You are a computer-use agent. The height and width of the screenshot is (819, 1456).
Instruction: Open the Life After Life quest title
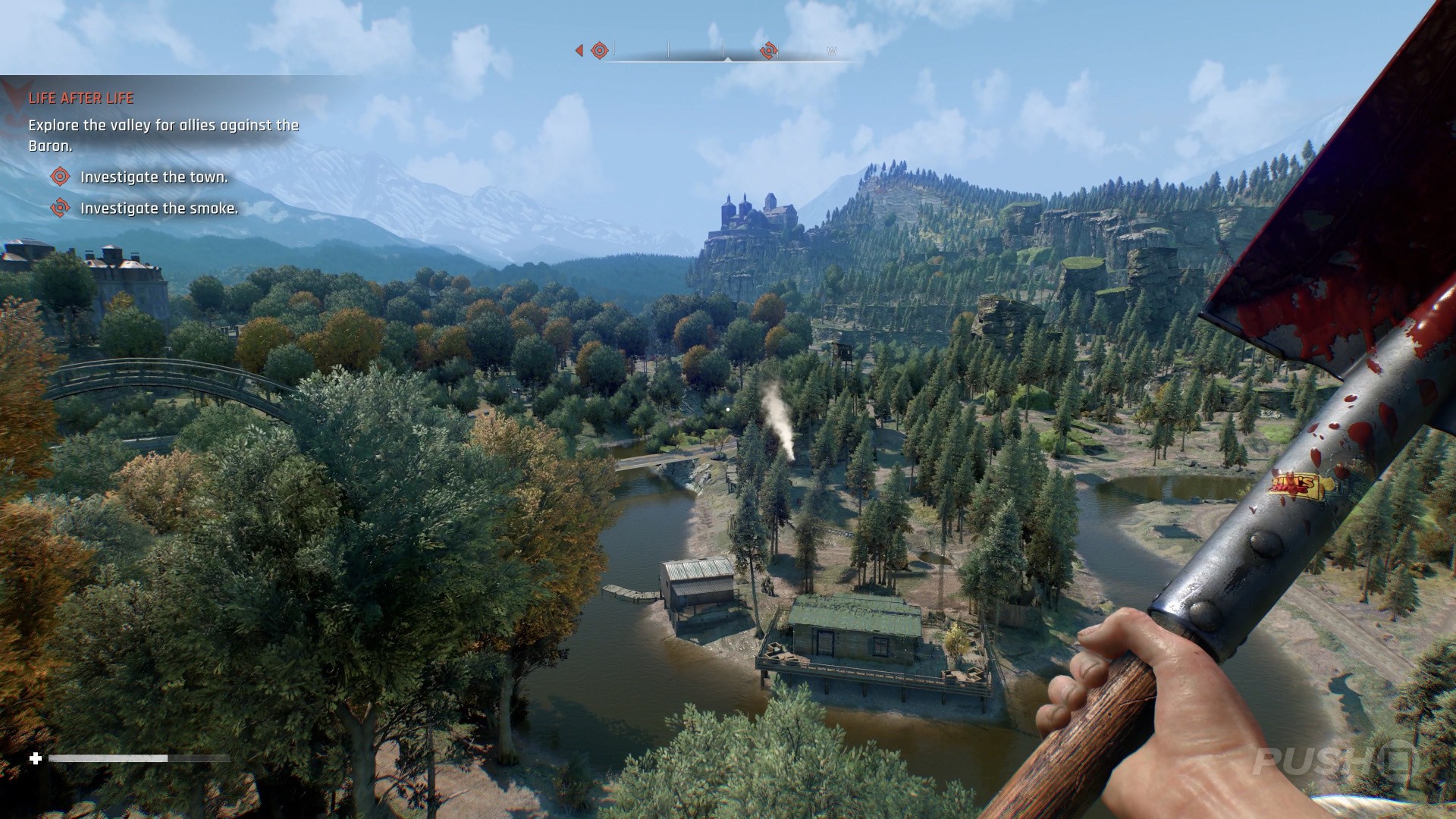pos(81,98)
